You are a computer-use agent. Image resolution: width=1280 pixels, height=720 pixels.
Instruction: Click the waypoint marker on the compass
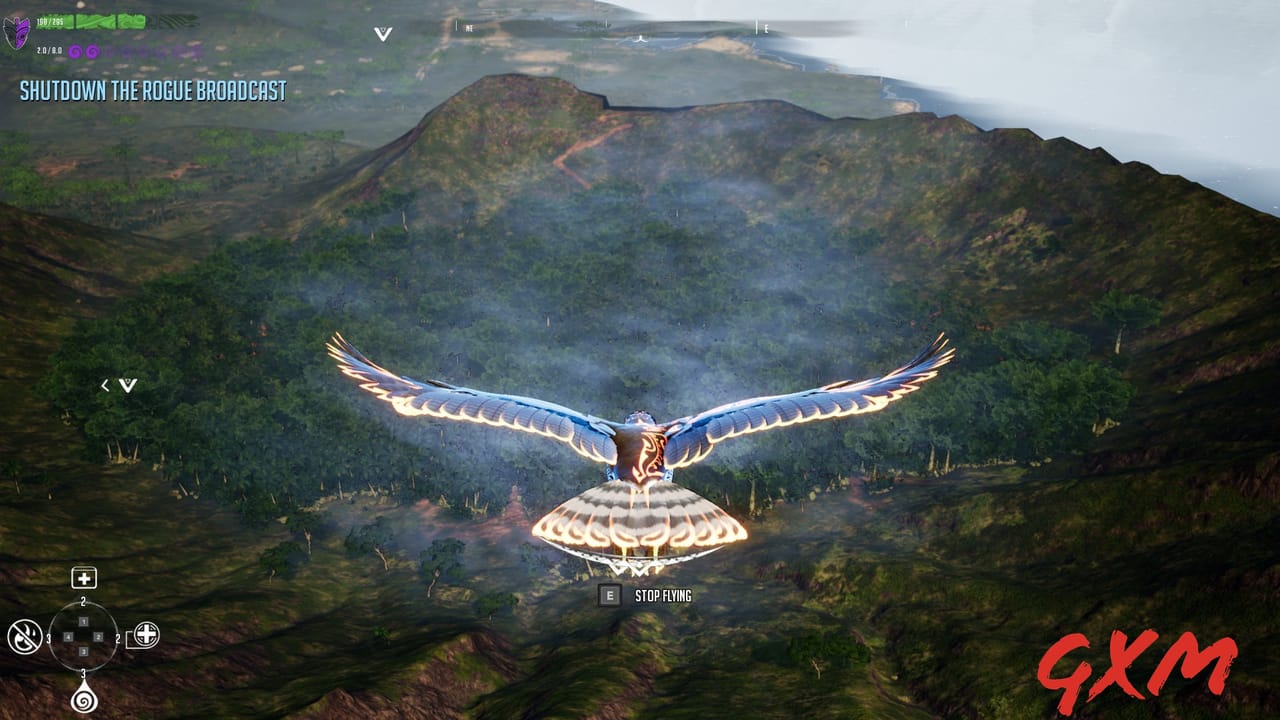(x=641, y=40)
